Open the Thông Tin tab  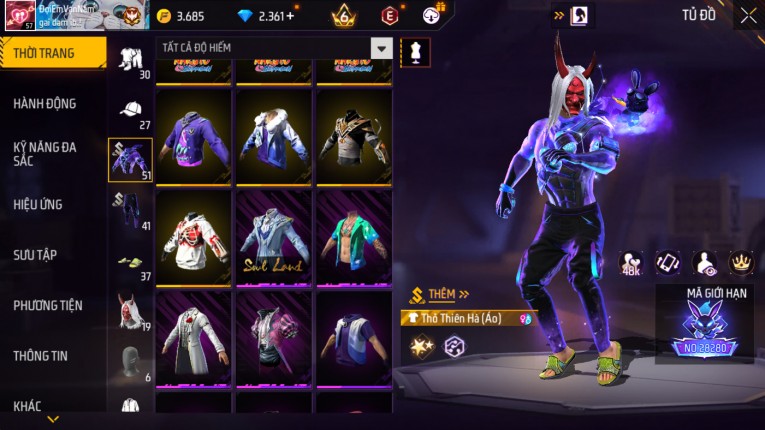(x=41, y=355)
